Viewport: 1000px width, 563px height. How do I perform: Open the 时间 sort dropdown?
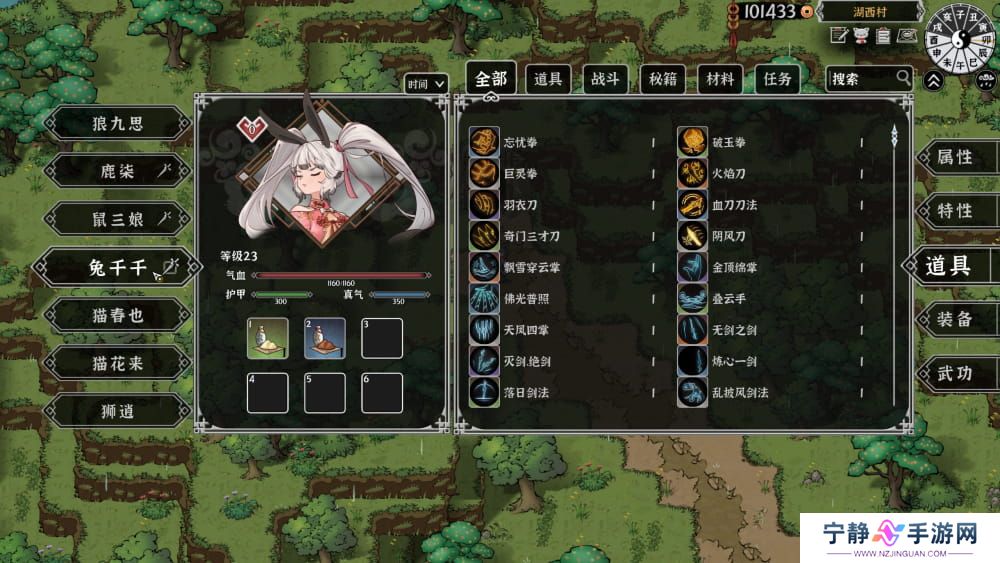(426, 85)
